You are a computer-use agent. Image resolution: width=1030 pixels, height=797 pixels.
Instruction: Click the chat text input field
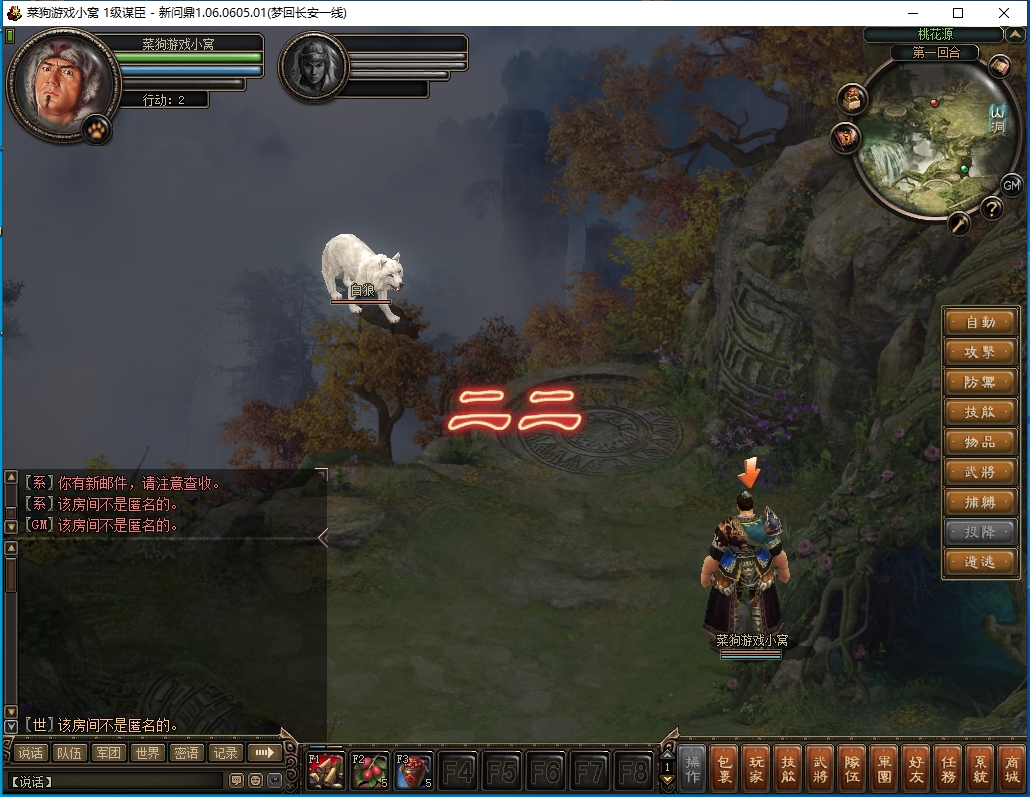120,781
